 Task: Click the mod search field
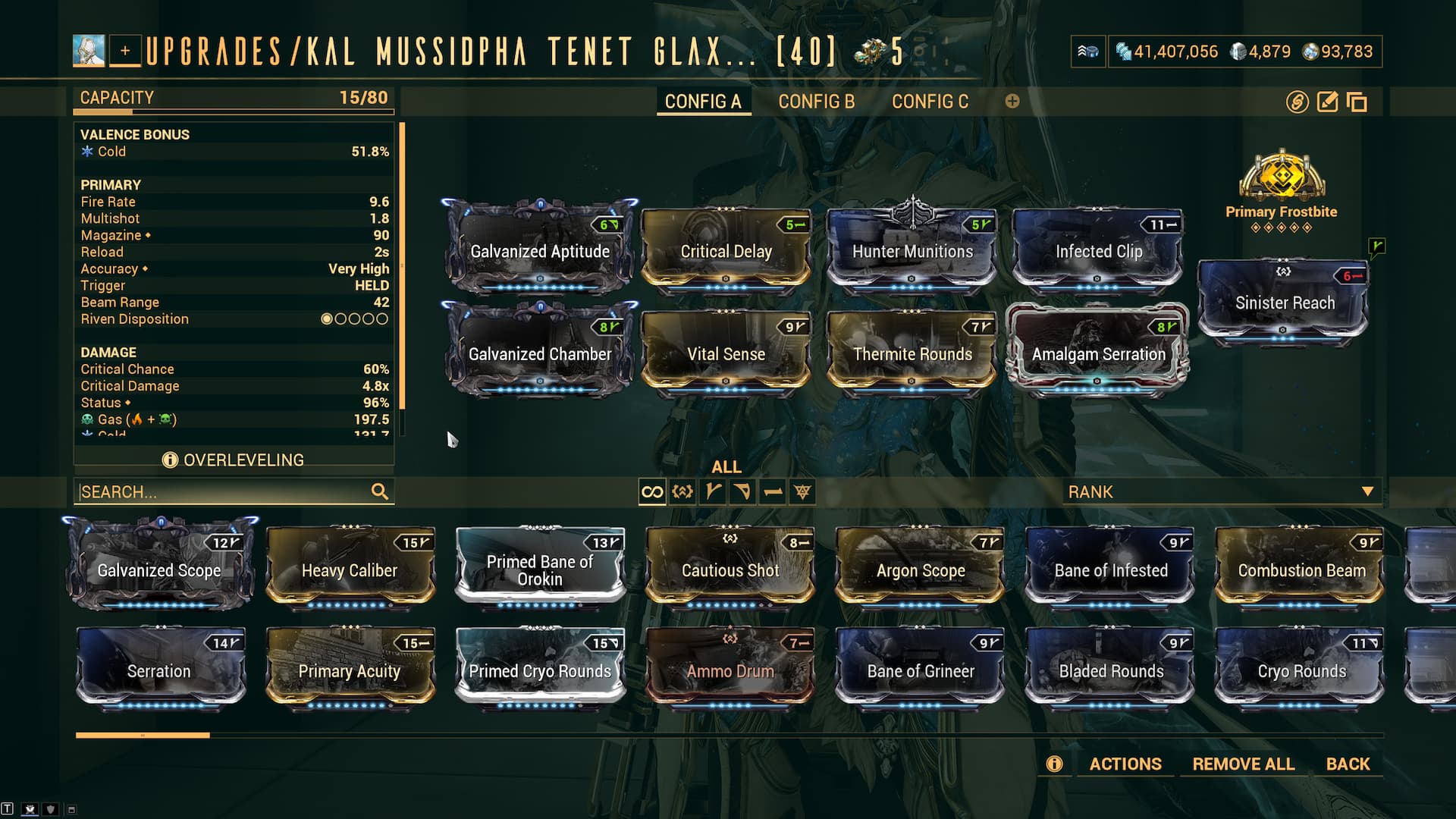pos(224,492)
